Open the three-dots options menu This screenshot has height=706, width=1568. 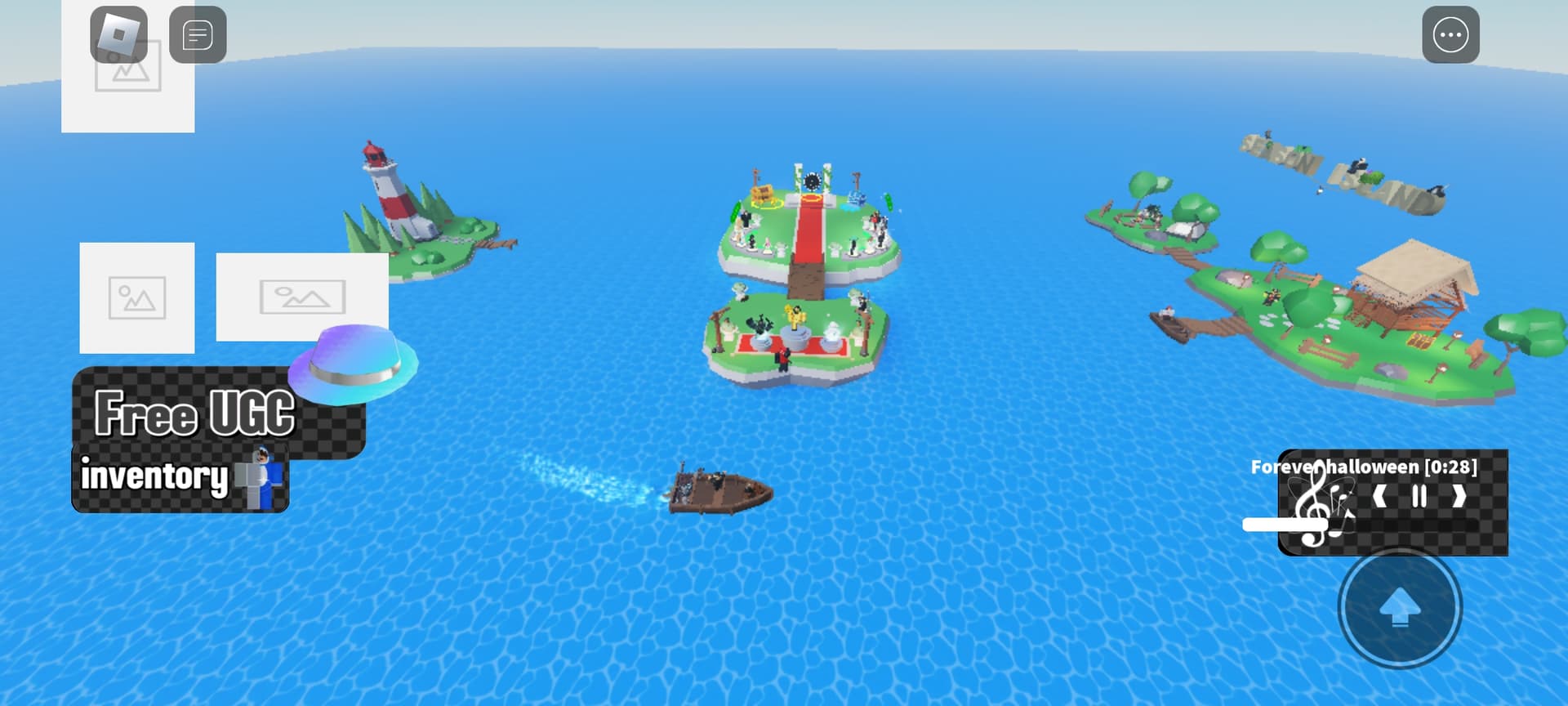pos(1450,35)
